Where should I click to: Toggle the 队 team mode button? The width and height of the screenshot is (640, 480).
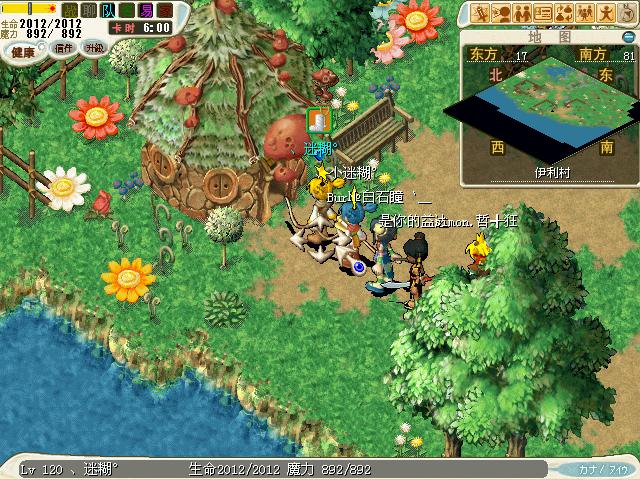click(x=108, y=10)
